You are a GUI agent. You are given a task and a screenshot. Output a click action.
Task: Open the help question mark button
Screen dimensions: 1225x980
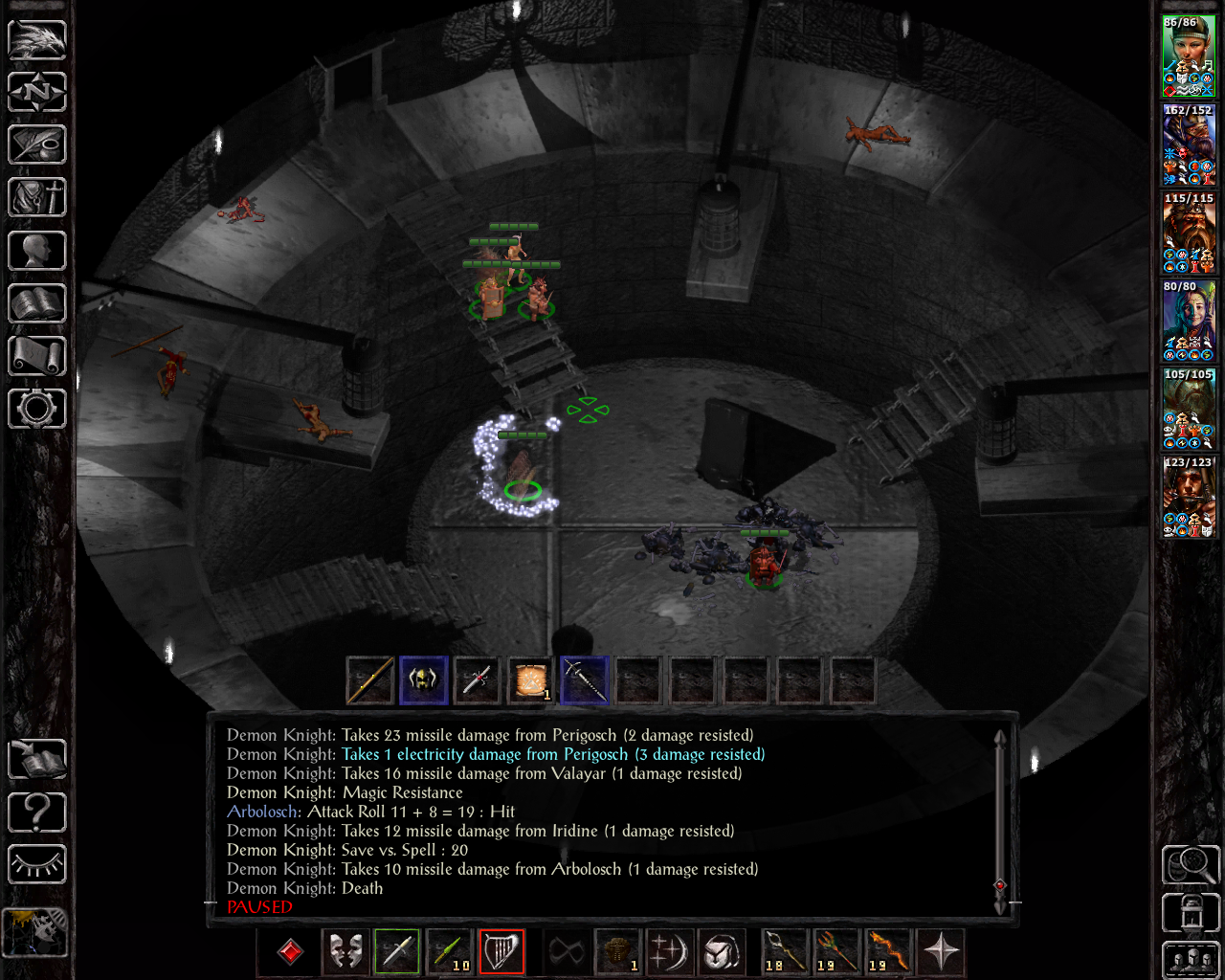pos(37,813)
